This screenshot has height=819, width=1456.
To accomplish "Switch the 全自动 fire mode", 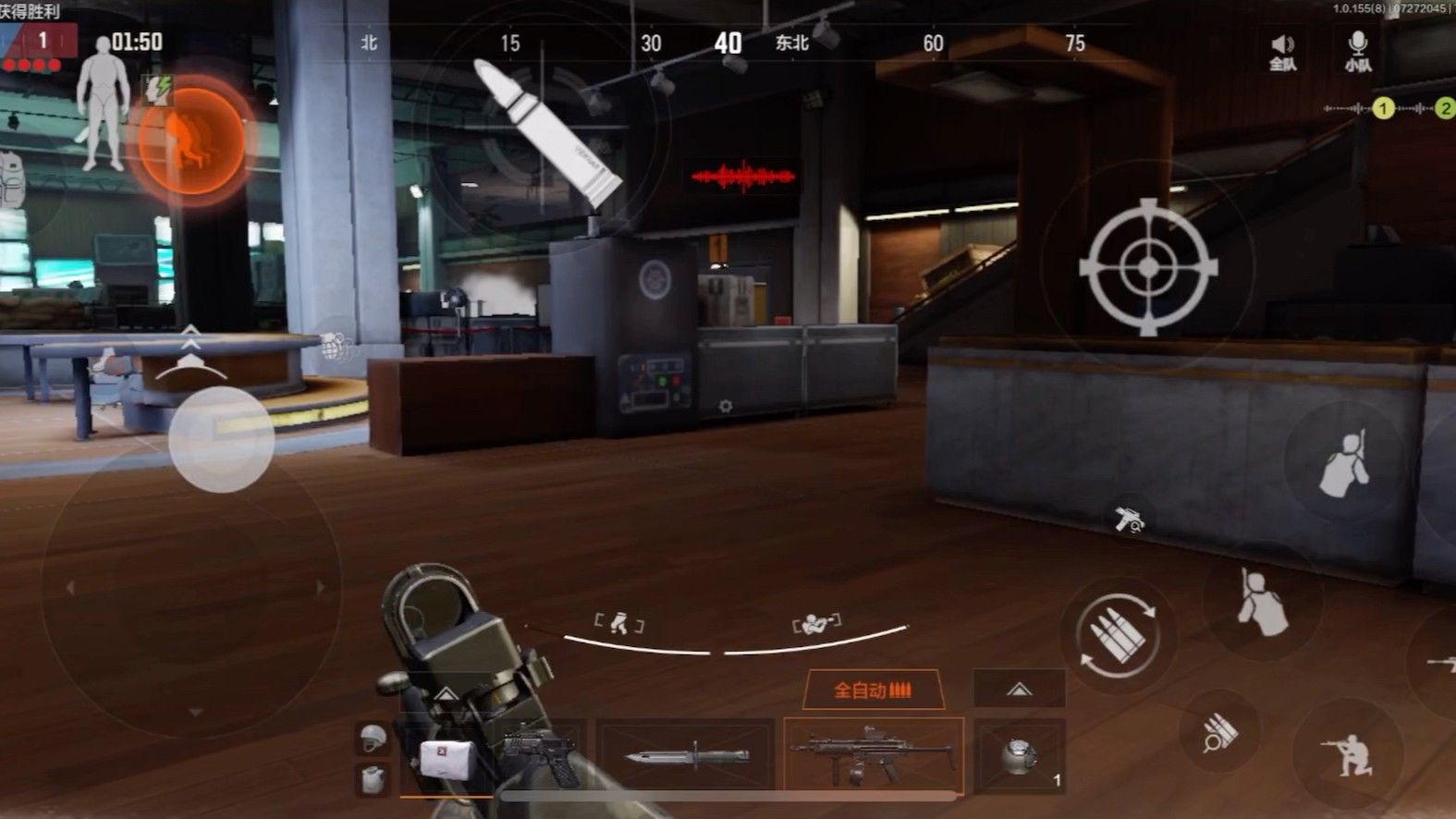I will [x=873, y=690].
